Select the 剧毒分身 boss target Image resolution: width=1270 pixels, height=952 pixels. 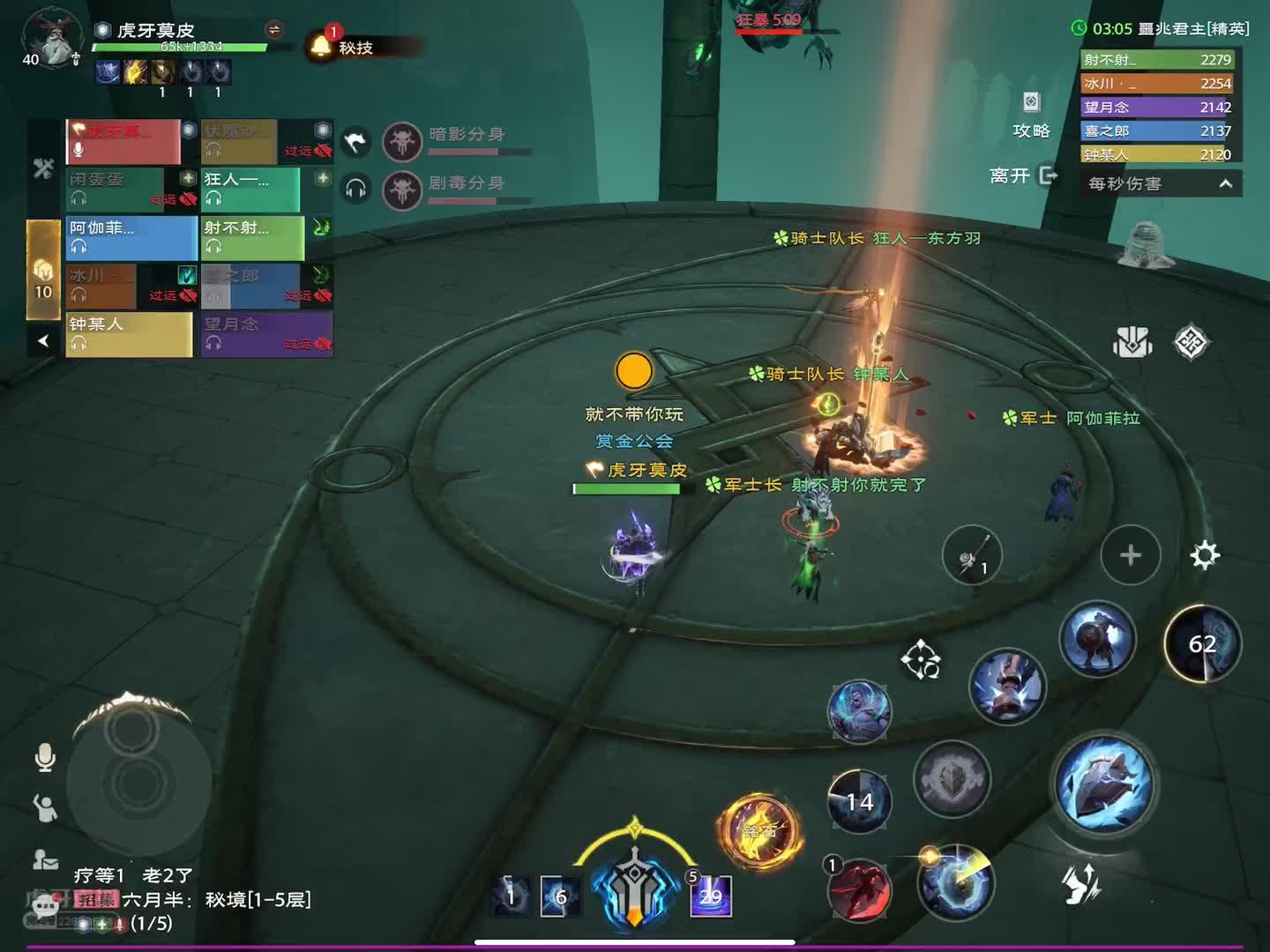coord(402,189)
